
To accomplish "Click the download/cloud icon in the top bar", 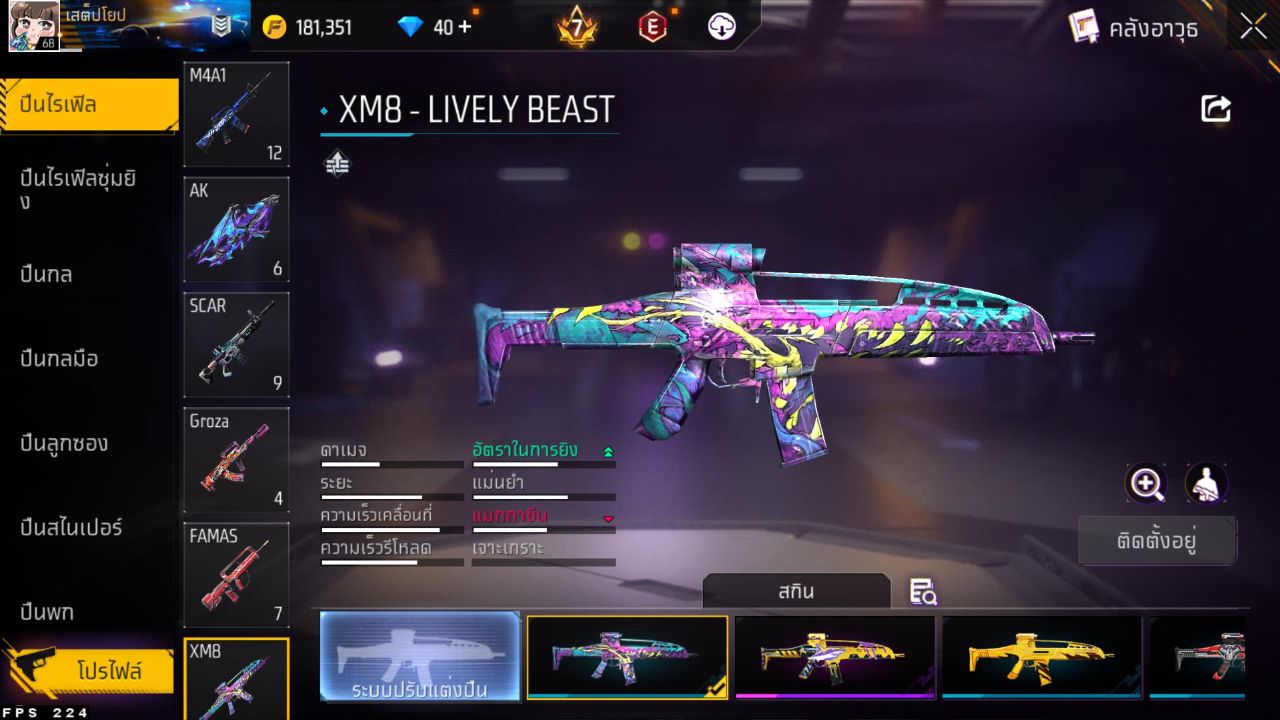I will [721, 27].
